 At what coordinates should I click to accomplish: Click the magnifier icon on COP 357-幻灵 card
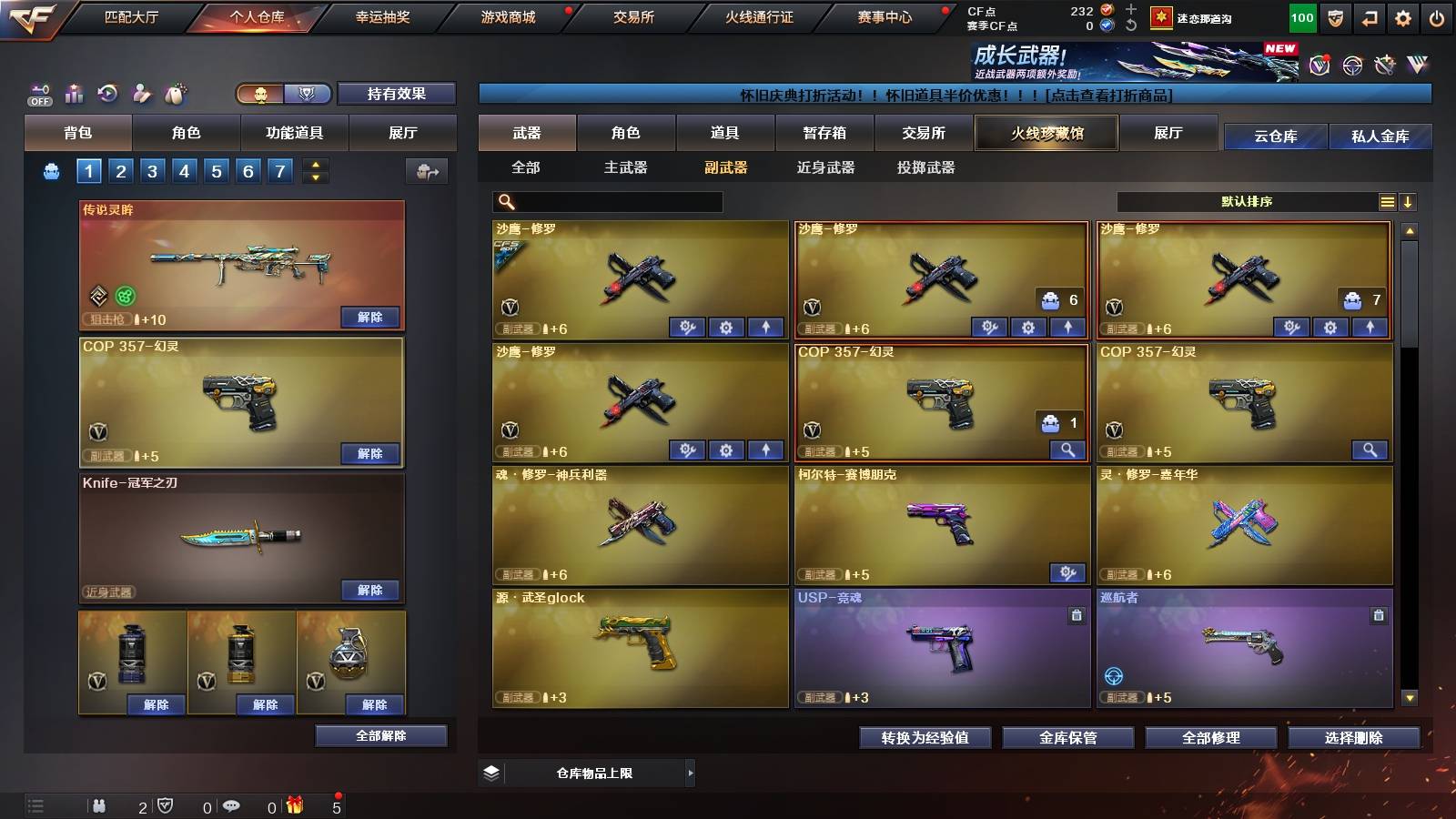tap(1065, 450)
